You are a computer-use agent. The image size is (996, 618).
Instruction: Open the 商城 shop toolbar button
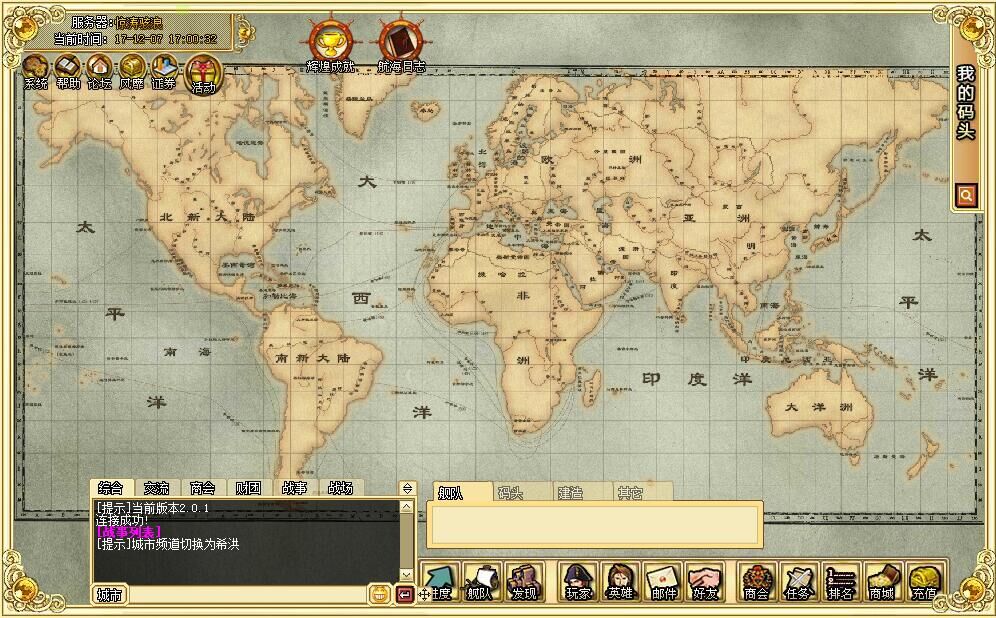click(x=881, y=582)
